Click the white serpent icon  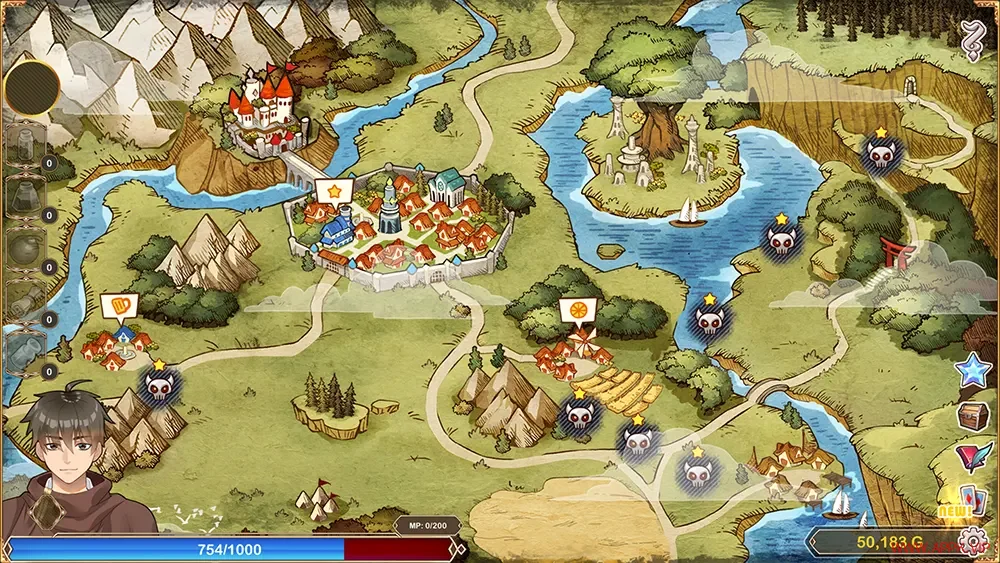(x=970, y=43)
